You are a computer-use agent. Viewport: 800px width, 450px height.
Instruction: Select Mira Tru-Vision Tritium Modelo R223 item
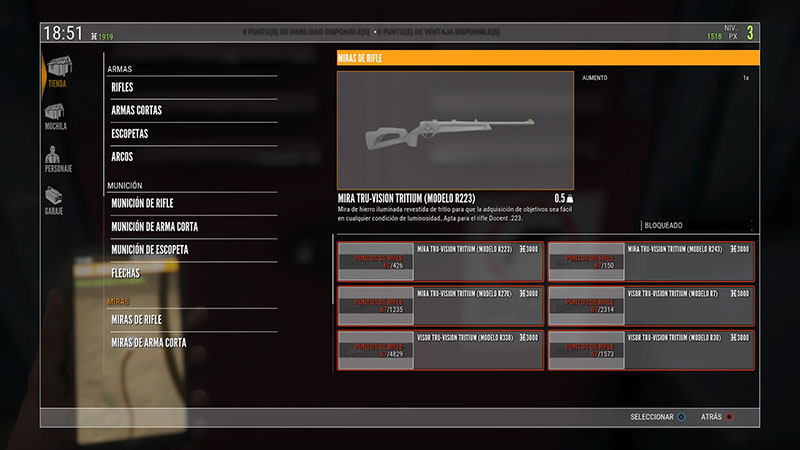pyautogui.click(x=440, y=262)
